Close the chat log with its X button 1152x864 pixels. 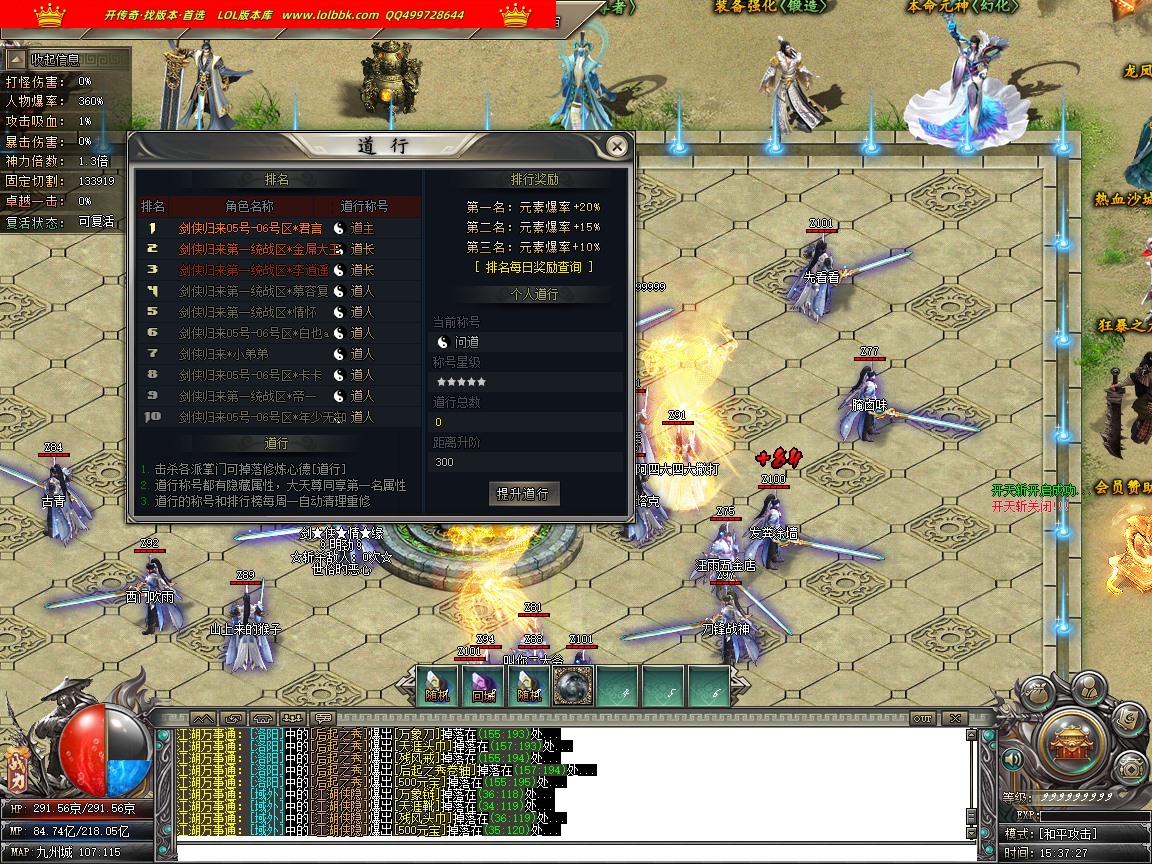pos(955,718)
